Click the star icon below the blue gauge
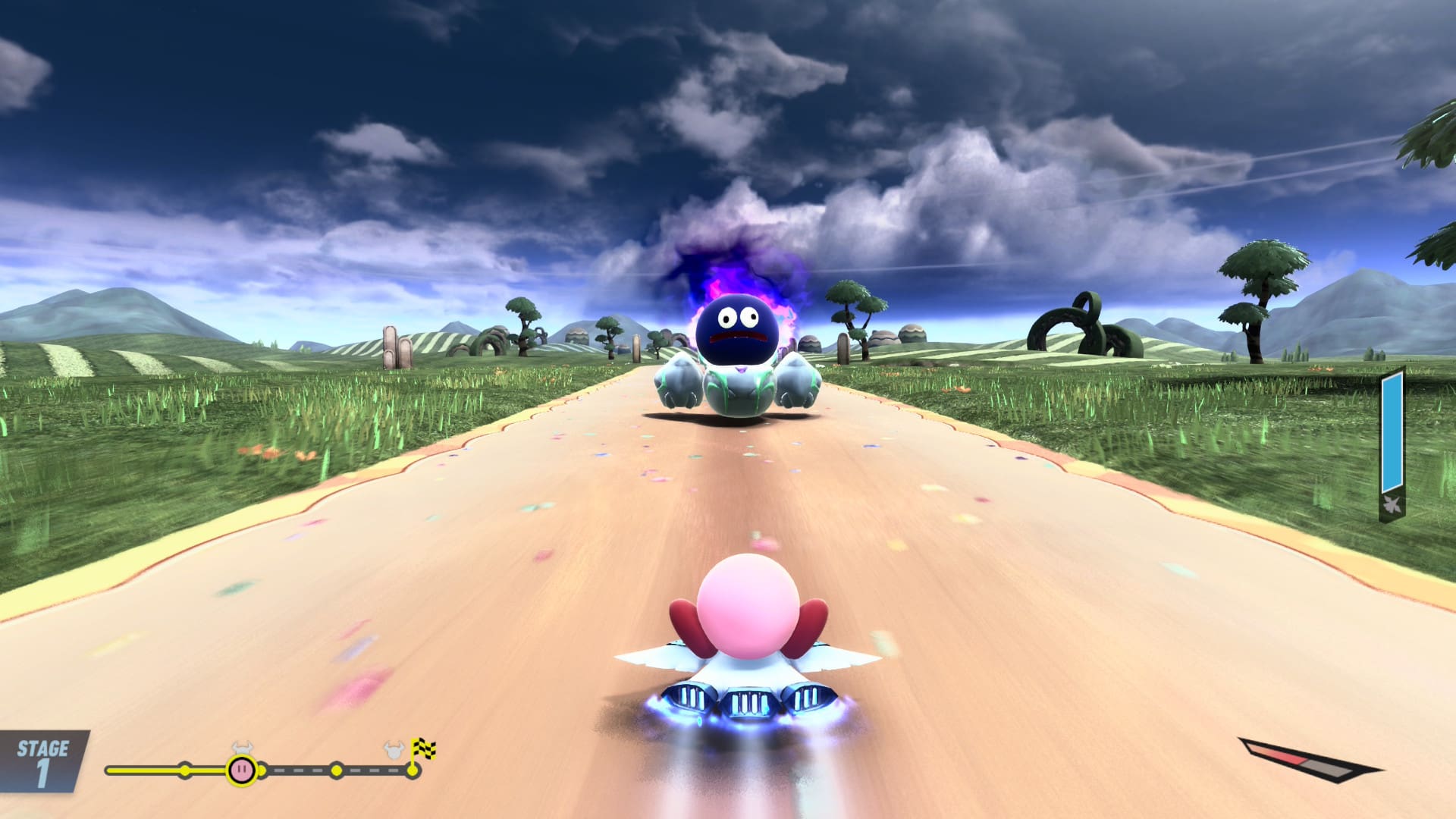The width and height of the screenshot is (1456, 819). pyautogui.click(x=1392, y=506)
